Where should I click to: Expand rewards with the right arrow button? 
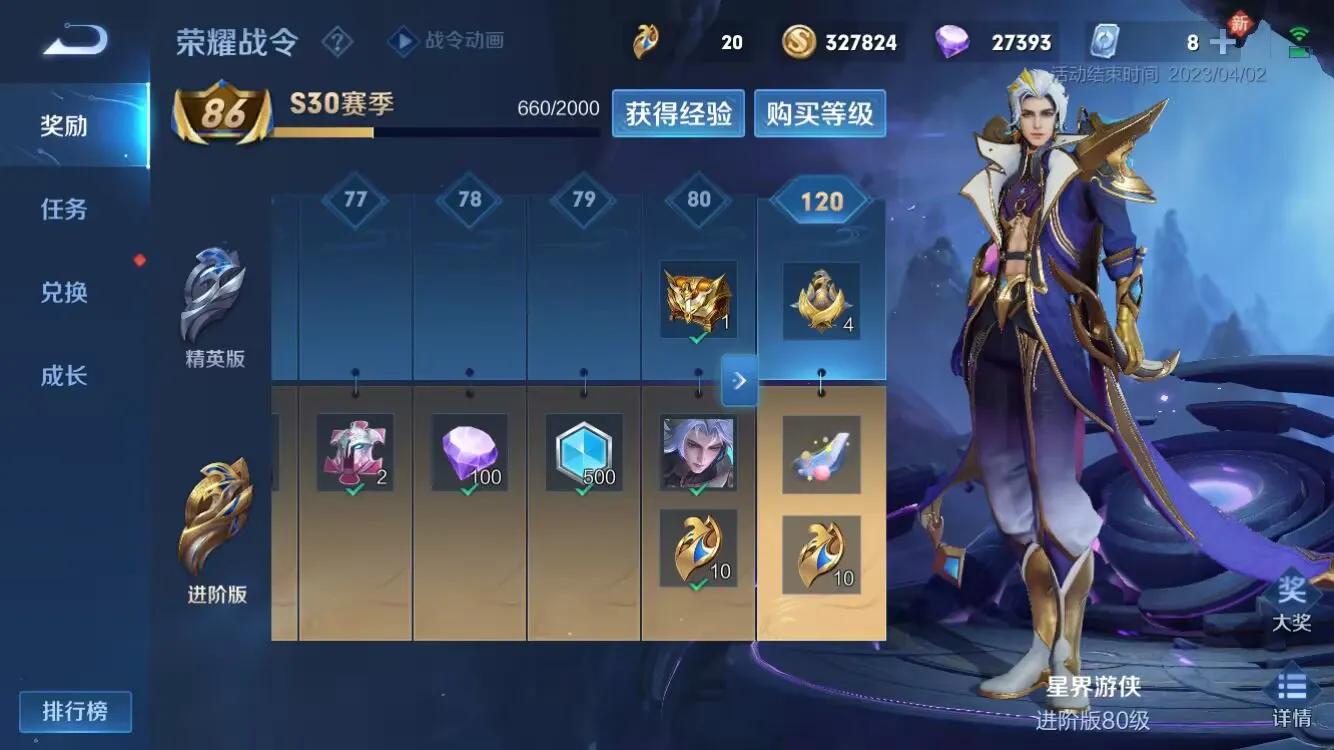coord(739,381)
